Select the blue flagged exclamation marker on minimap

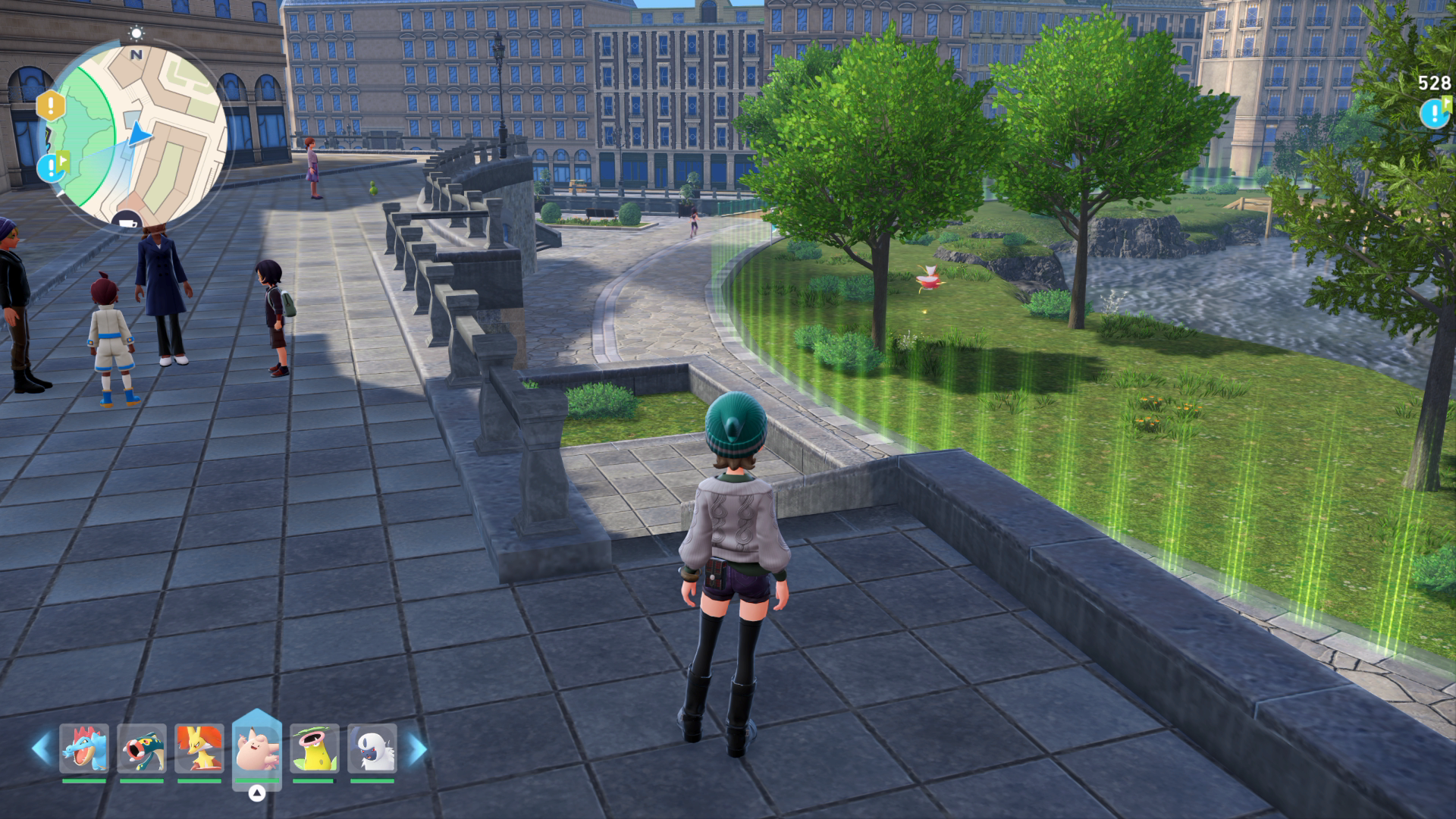tap(52, 166)
